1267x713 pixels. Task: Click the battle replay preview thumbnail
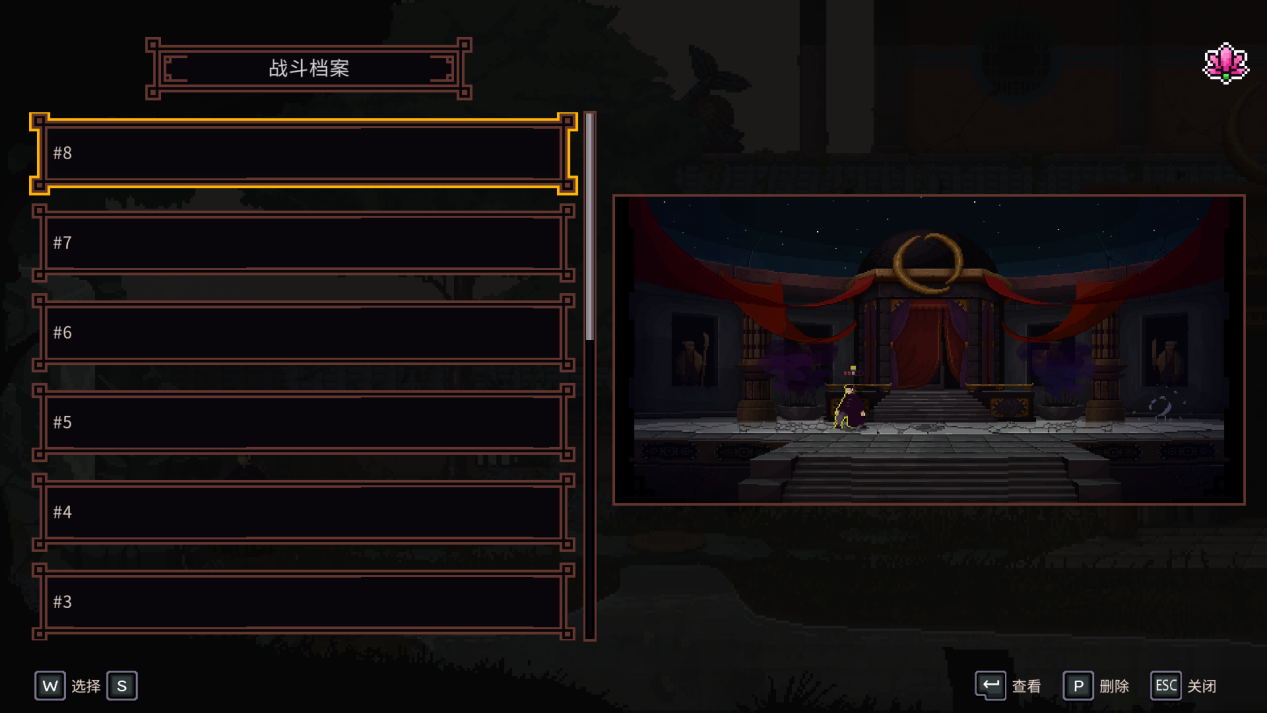[928, 350]
